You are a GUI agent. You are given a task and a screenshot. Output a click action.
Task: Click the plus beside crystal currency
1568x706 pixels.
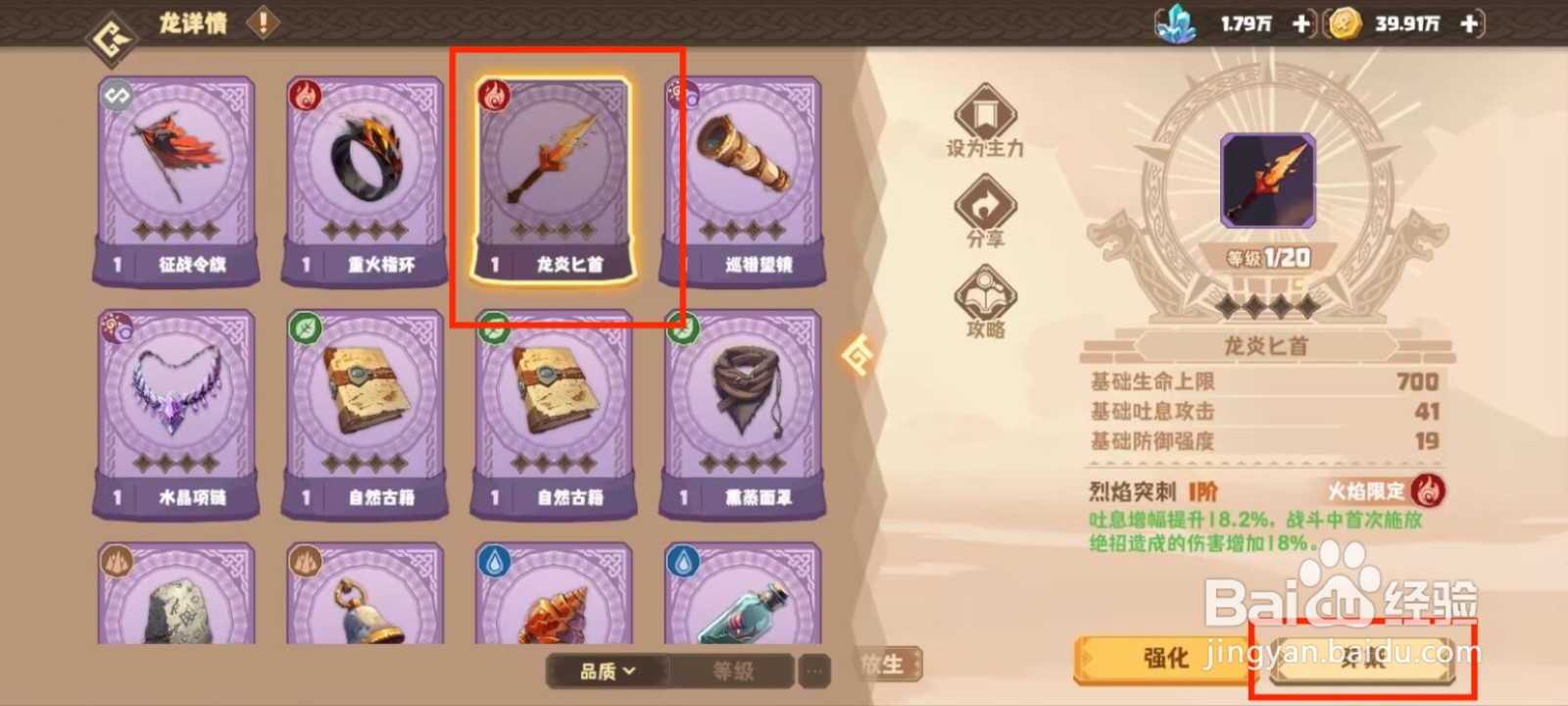point(1303,23)
